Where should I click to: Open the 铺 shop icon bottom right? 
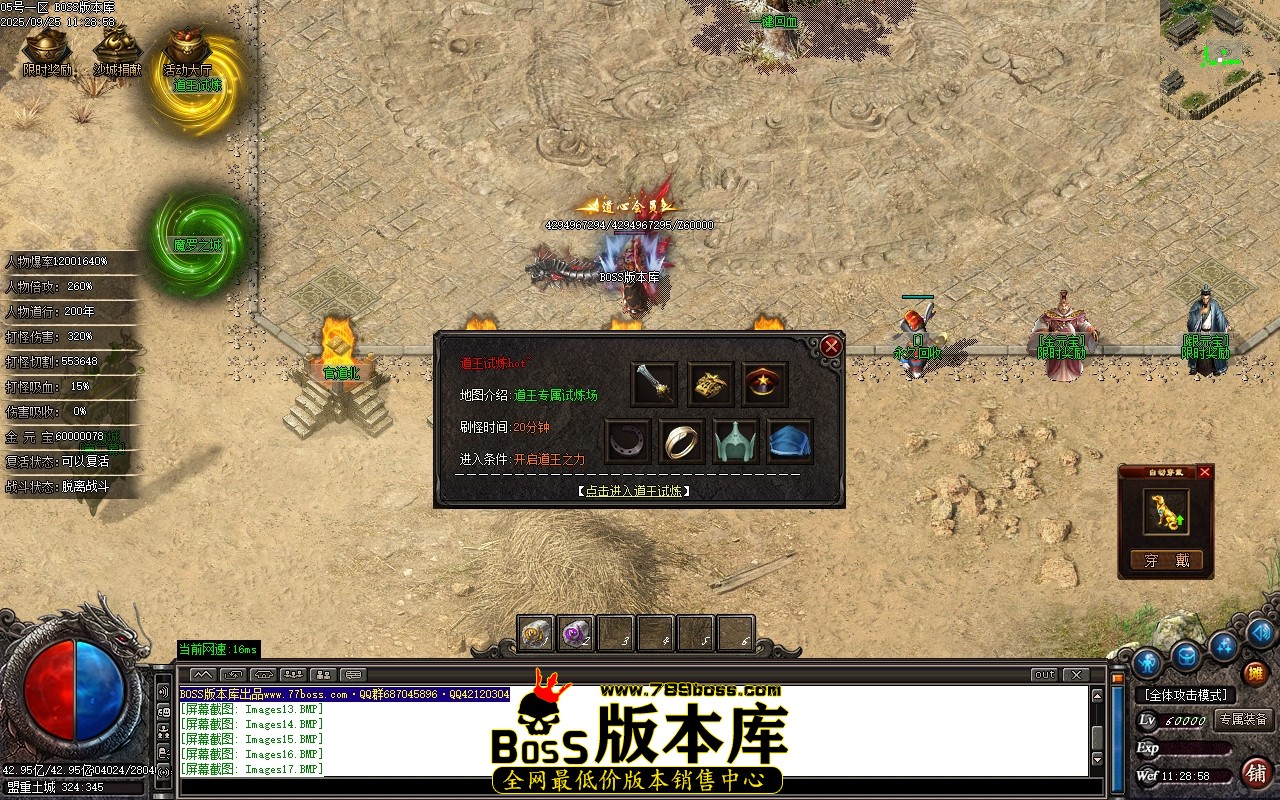click(x=1256, y=774)
